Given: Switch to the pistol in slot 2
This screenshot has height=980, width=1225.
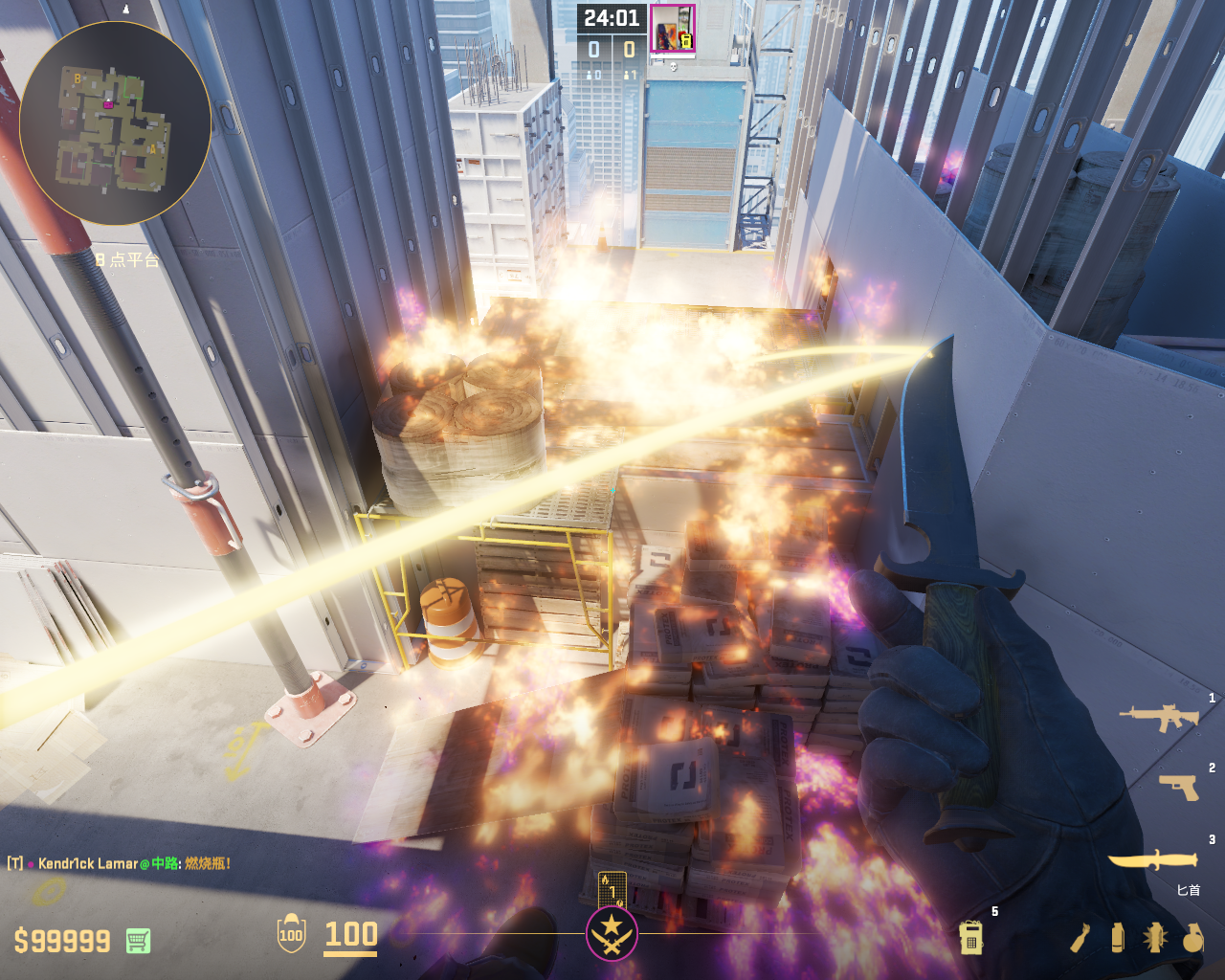Looking at the screenshot, I should pyautogui.click(x=1179, y=787).
